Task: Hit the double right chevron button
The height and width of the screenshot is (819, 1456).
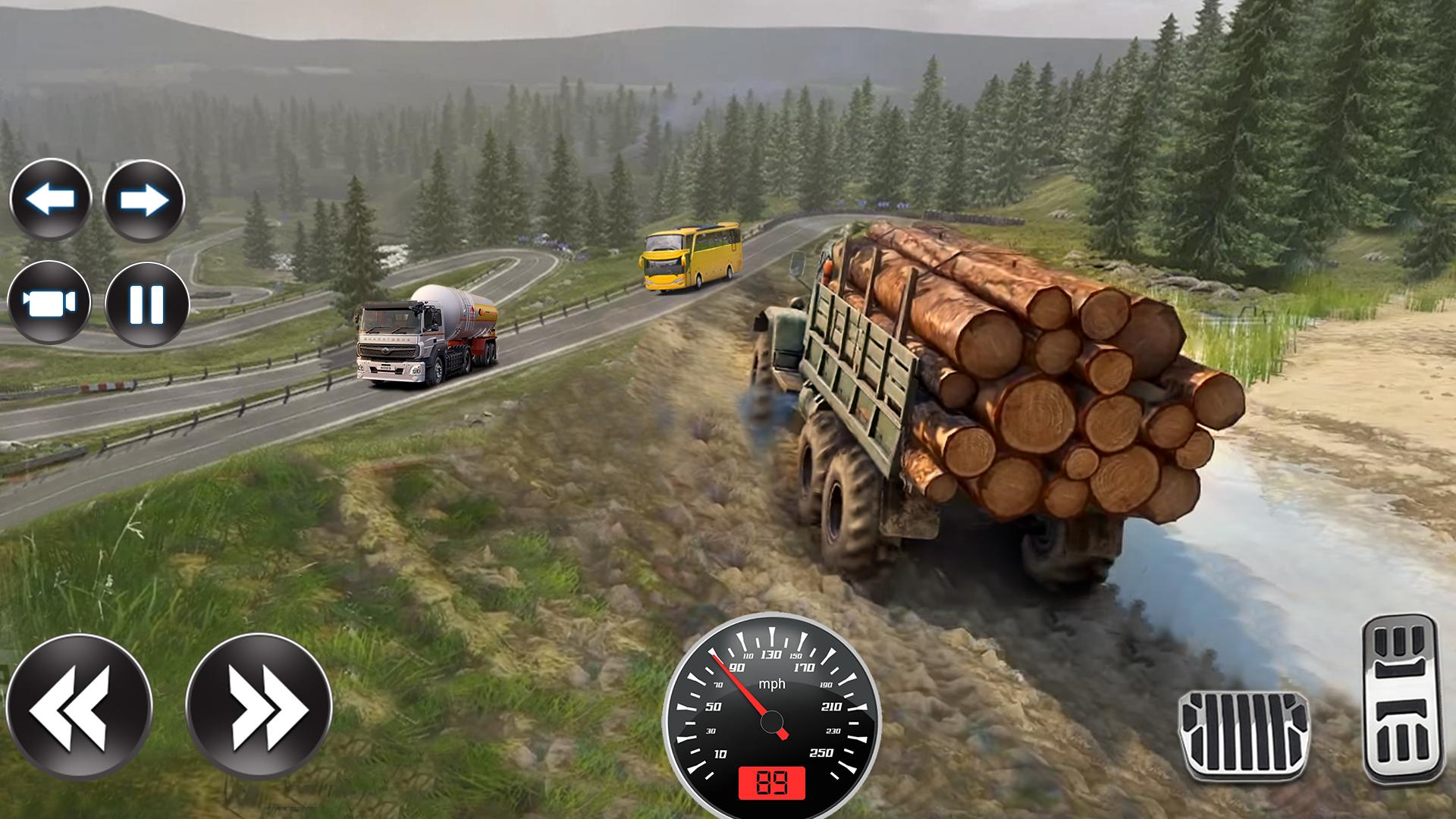Action: pyautogui.click(x=259, y=707)
